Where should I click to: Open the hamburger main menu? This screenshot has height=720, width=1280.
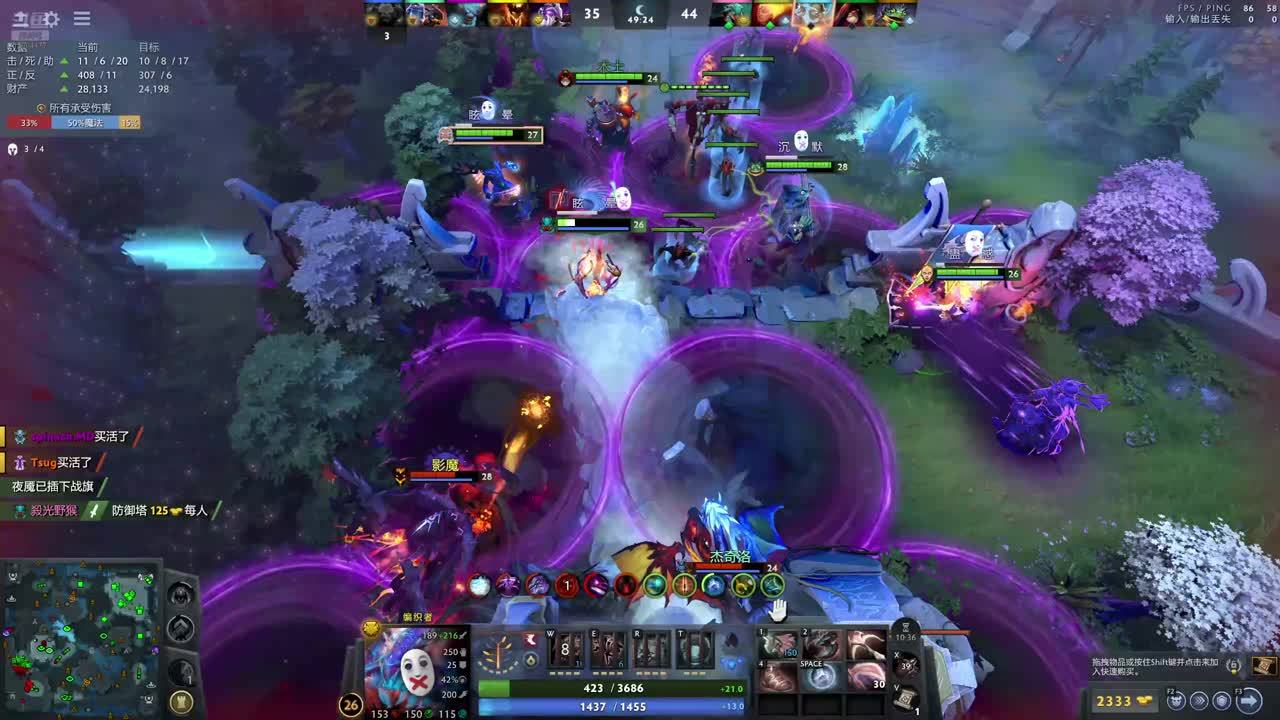pyautogui.click(x=82, y=18)
